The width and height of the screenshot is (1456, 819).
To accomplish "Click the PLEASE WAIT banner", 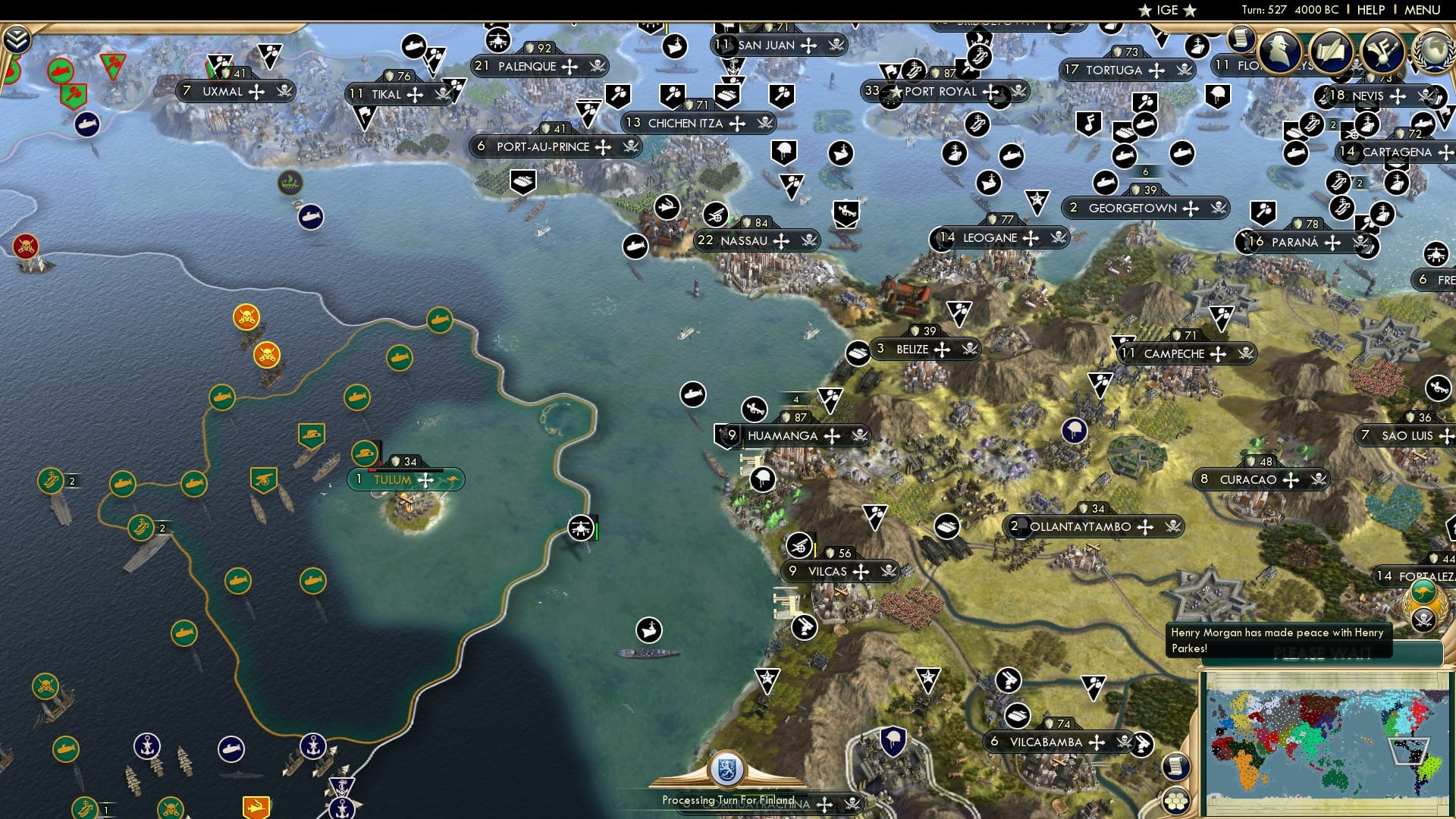I will click(1323, 654).
